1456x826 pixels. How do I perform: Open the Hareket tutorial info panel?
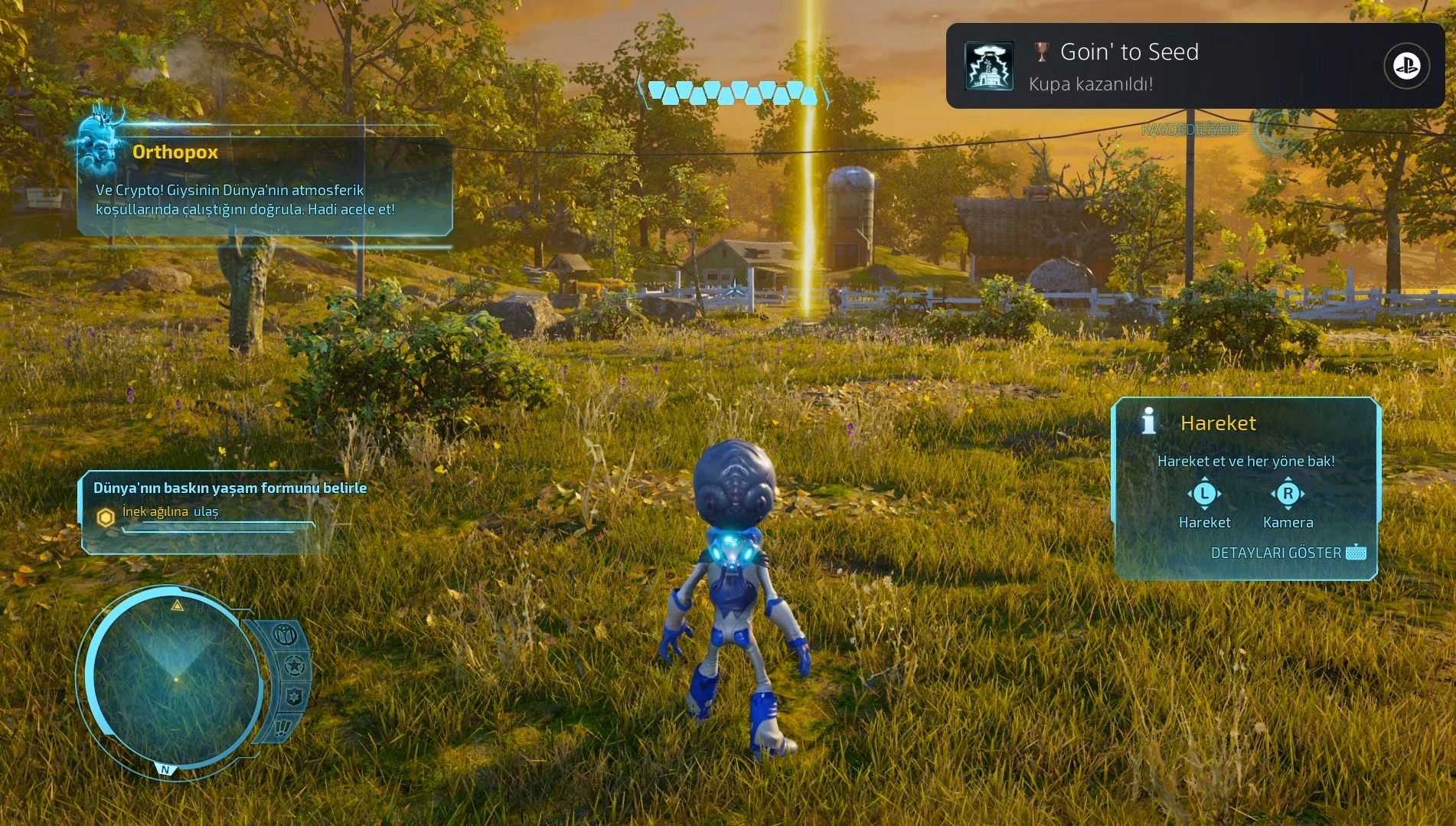tap(1245, 488)
